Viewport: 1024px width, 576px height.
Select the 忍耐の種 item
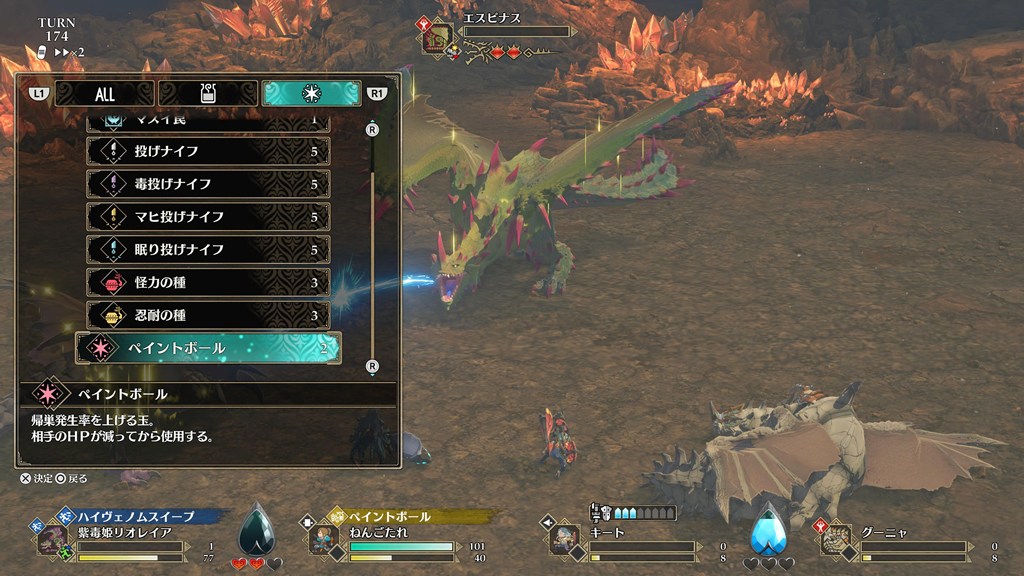[209, 316]
